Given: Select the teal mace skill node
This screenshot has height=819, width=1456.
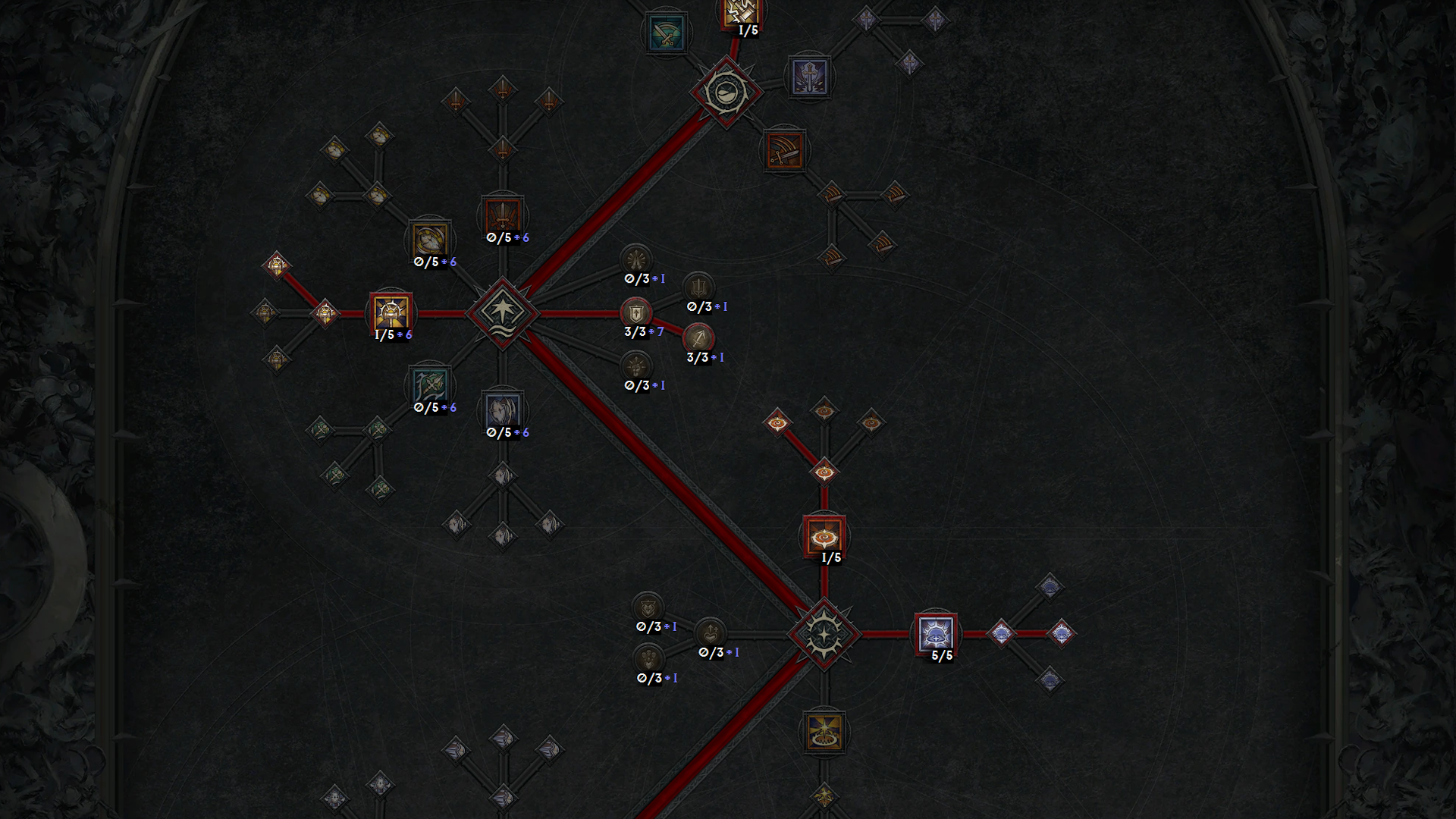Looking at the screenshot, I should [x=430, y=386].
